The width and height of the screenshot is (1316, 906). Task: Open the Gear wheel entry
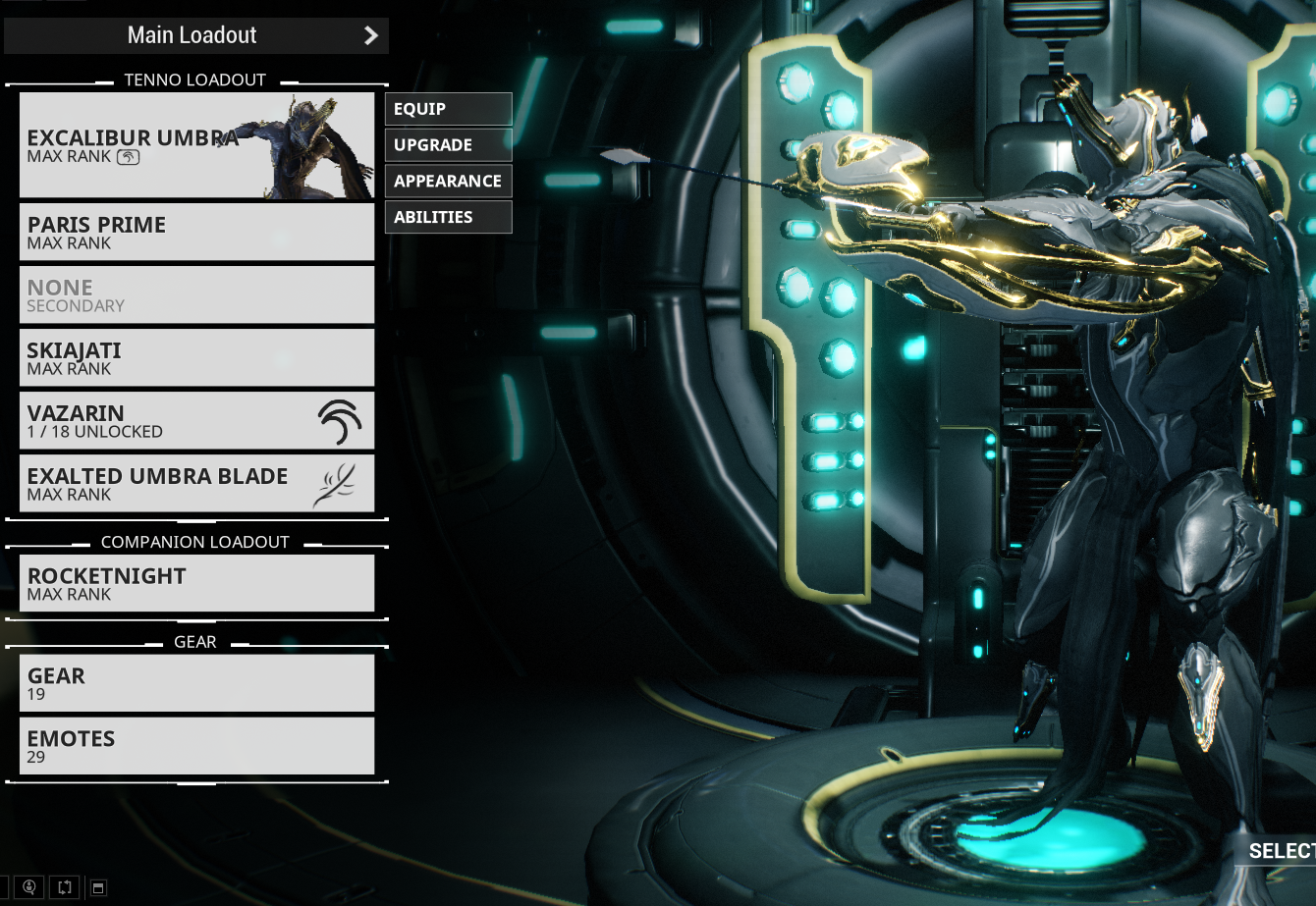[x=196, y=683]
